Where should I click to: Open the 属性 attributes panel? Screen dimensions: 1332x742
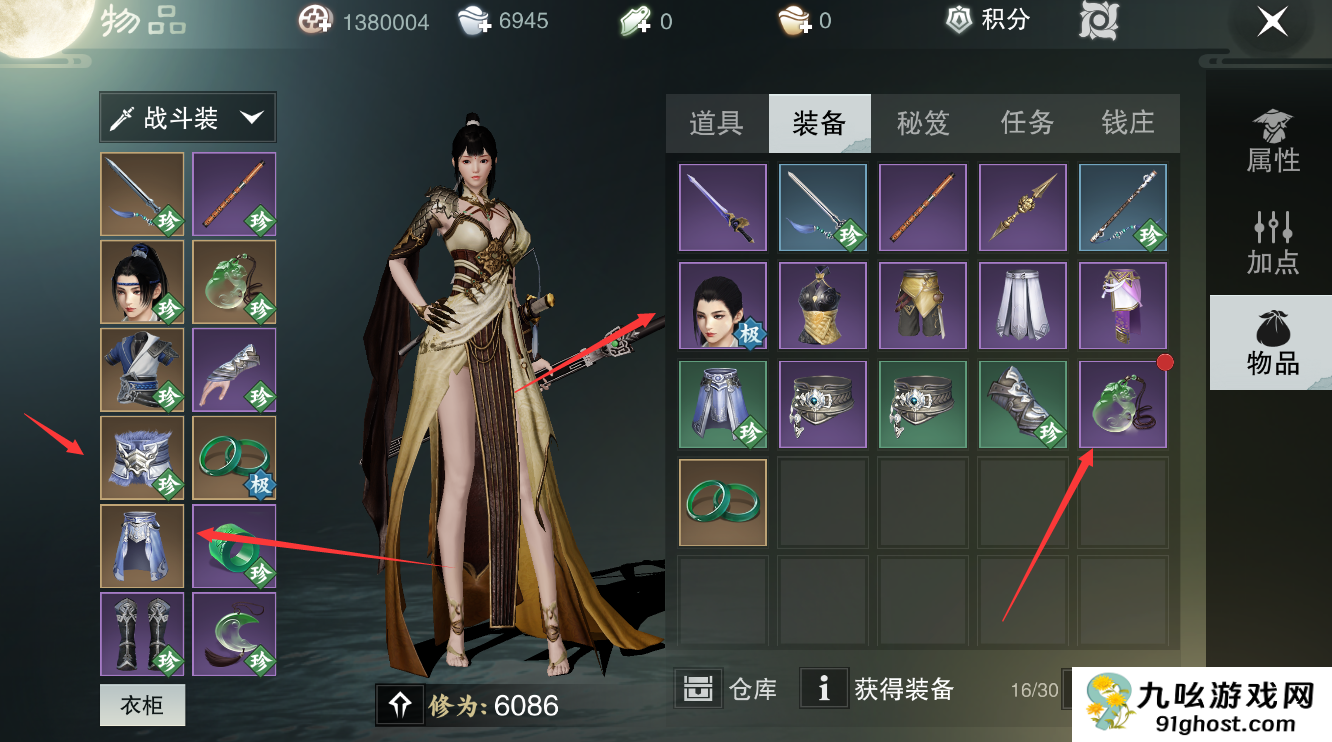click(1272, 142)
